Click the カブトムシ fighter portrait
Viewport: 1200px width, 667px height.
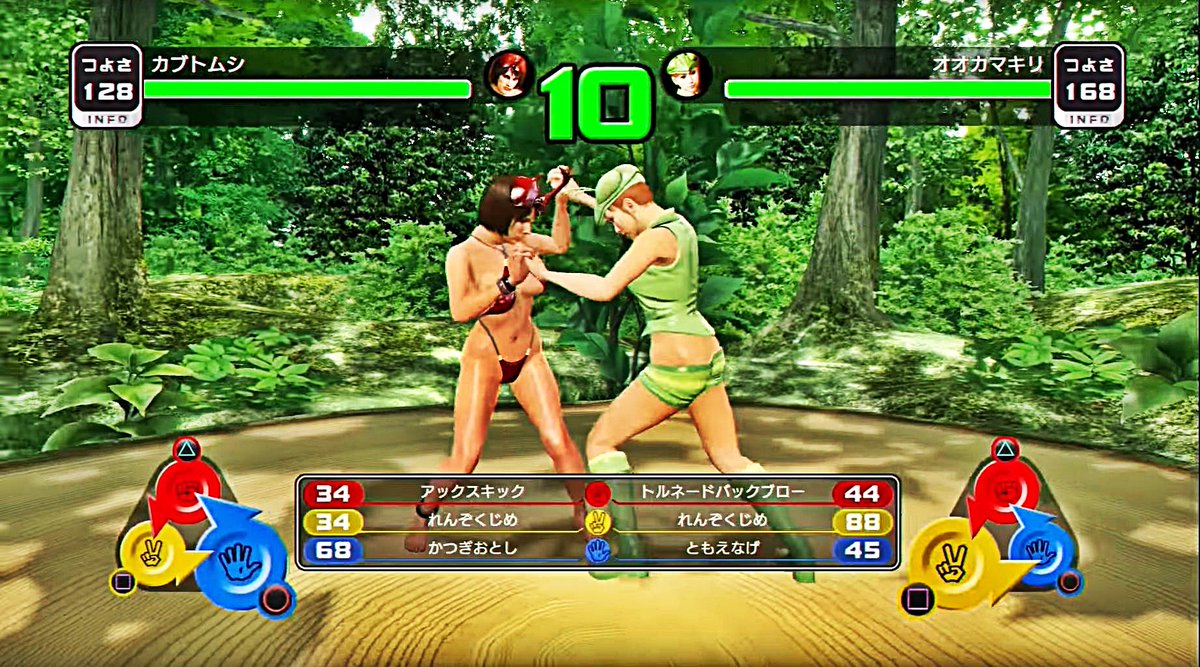tap(509, 76)
